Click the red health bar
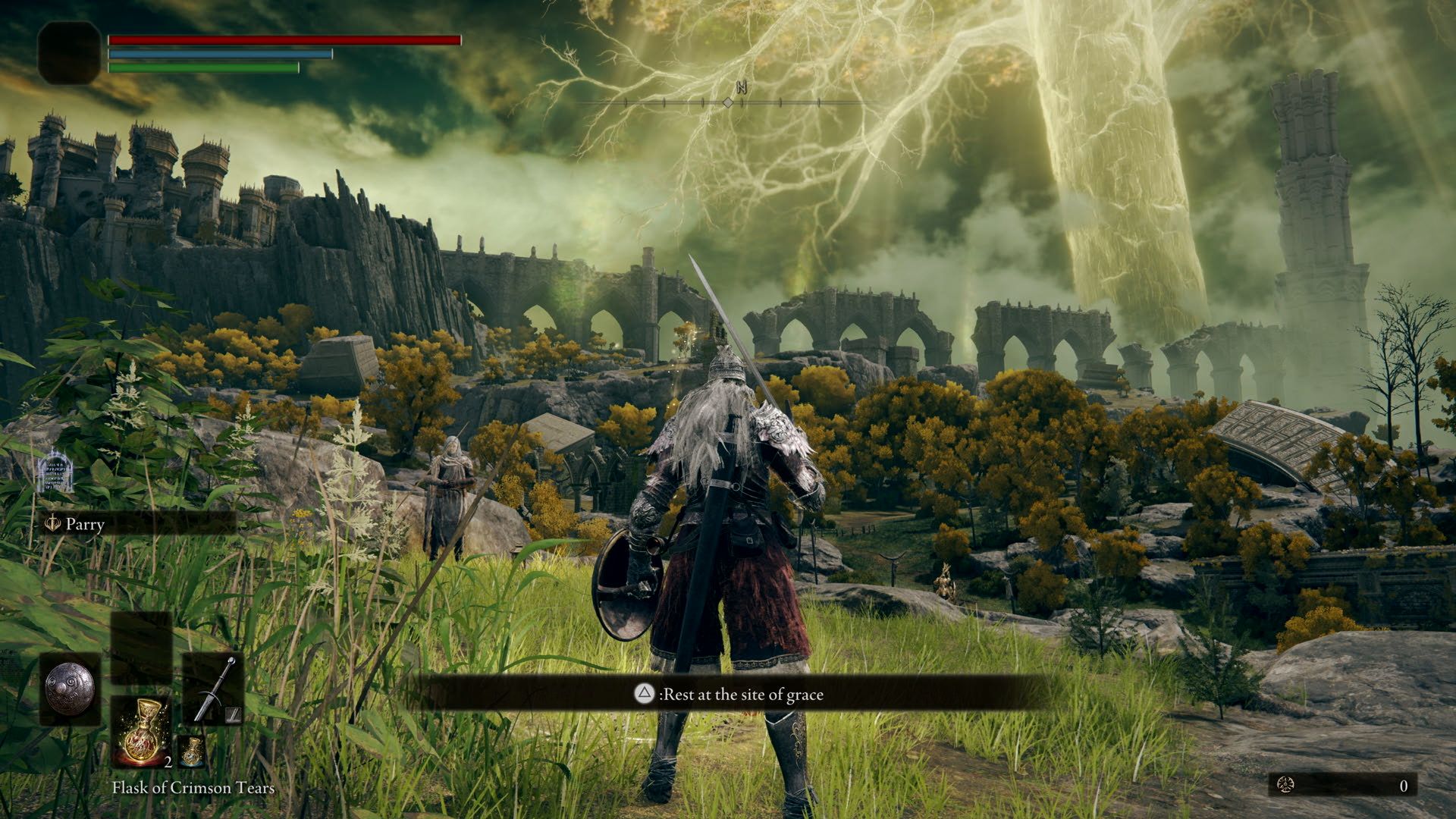Viewport: 1456px width, 819px height. pyautogui.click(x=284, y=39)
